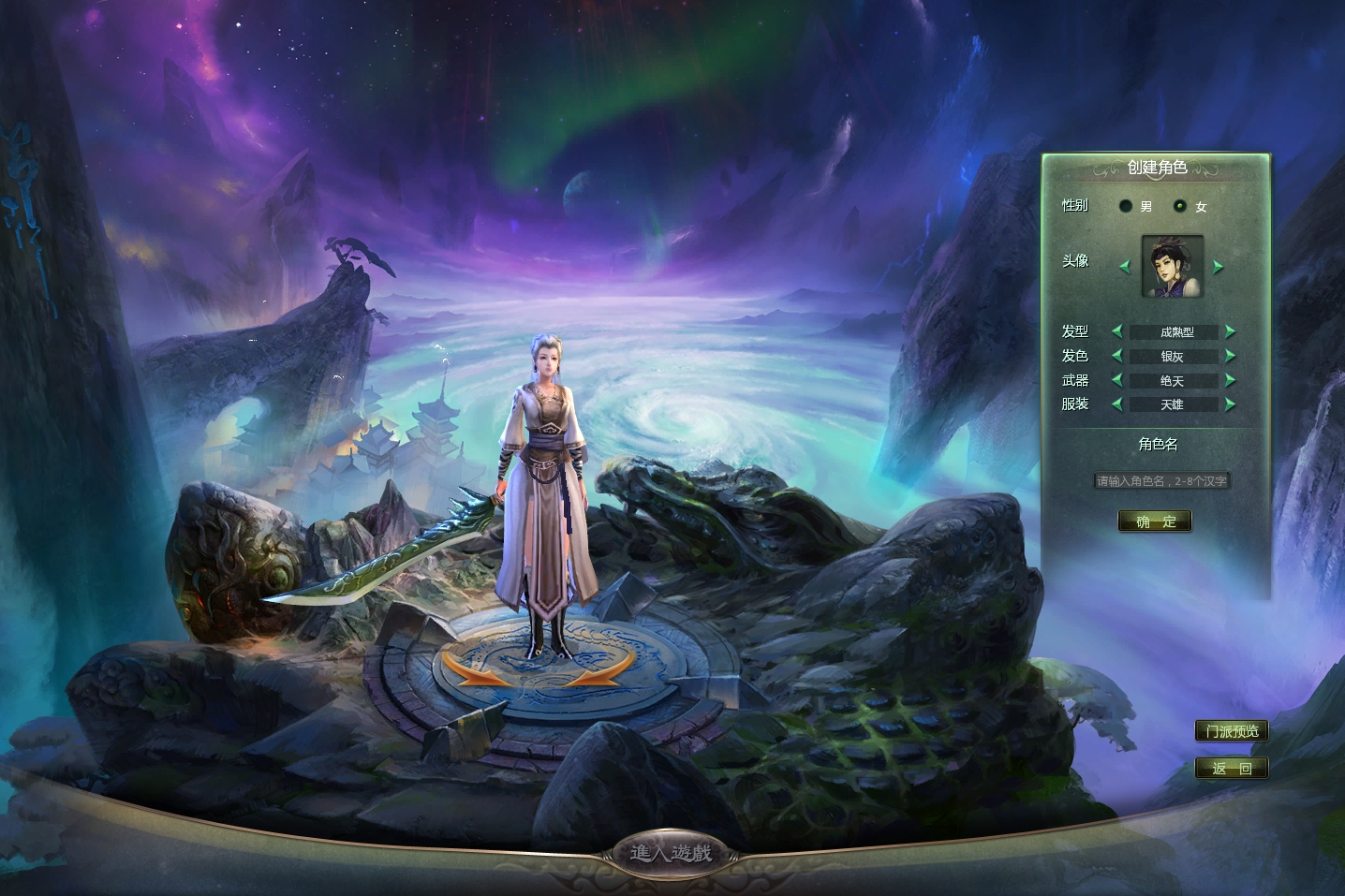Go back with the 返回 button
This screenshot has height=896, width=1345.
1232,769
